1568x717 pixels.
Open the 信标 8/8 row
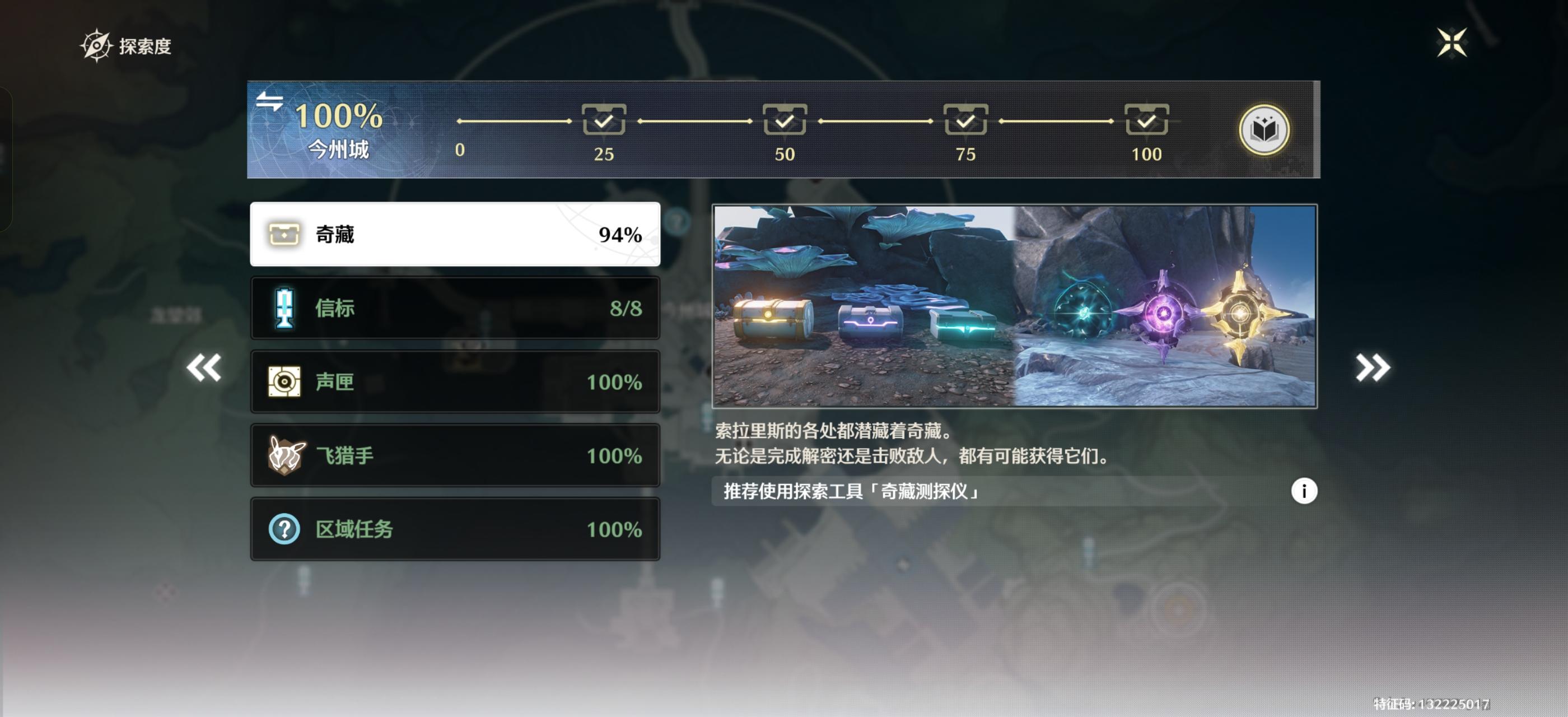(455, 308)
